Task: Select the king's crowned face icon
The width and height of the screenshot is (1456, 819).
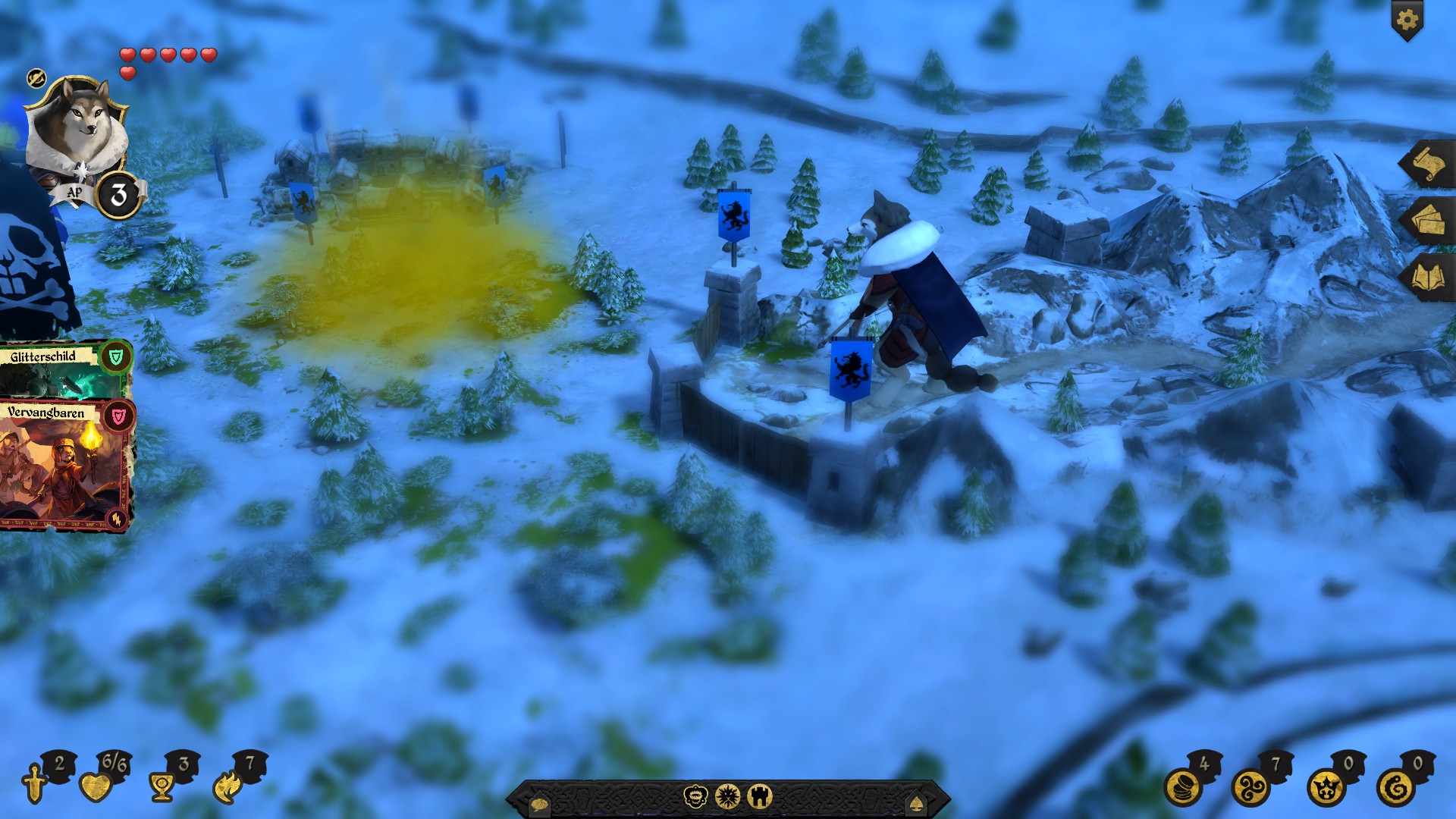Action: [695, 796]
